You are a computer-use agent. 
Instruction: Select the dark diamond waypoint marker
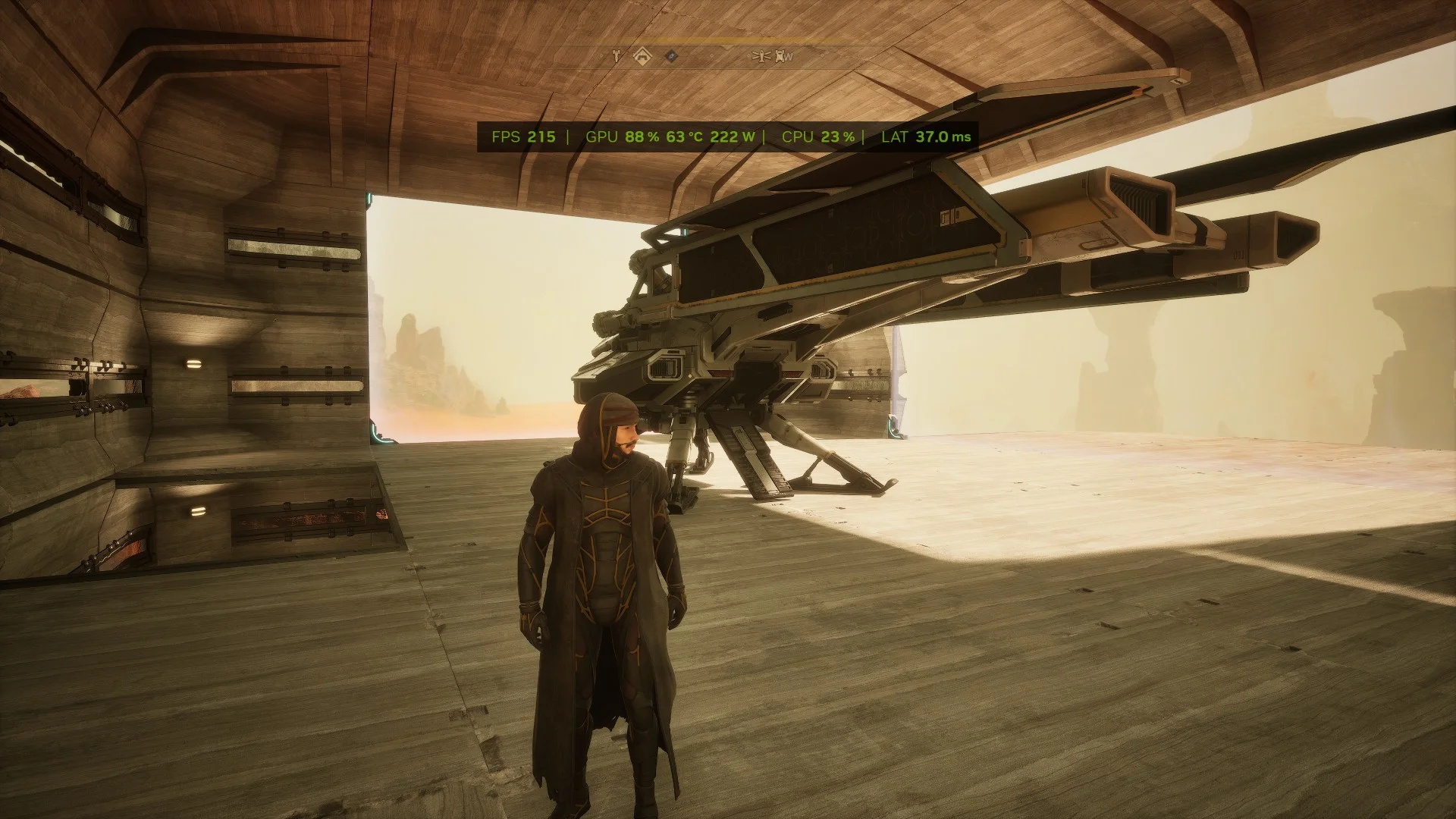point(671,55)
